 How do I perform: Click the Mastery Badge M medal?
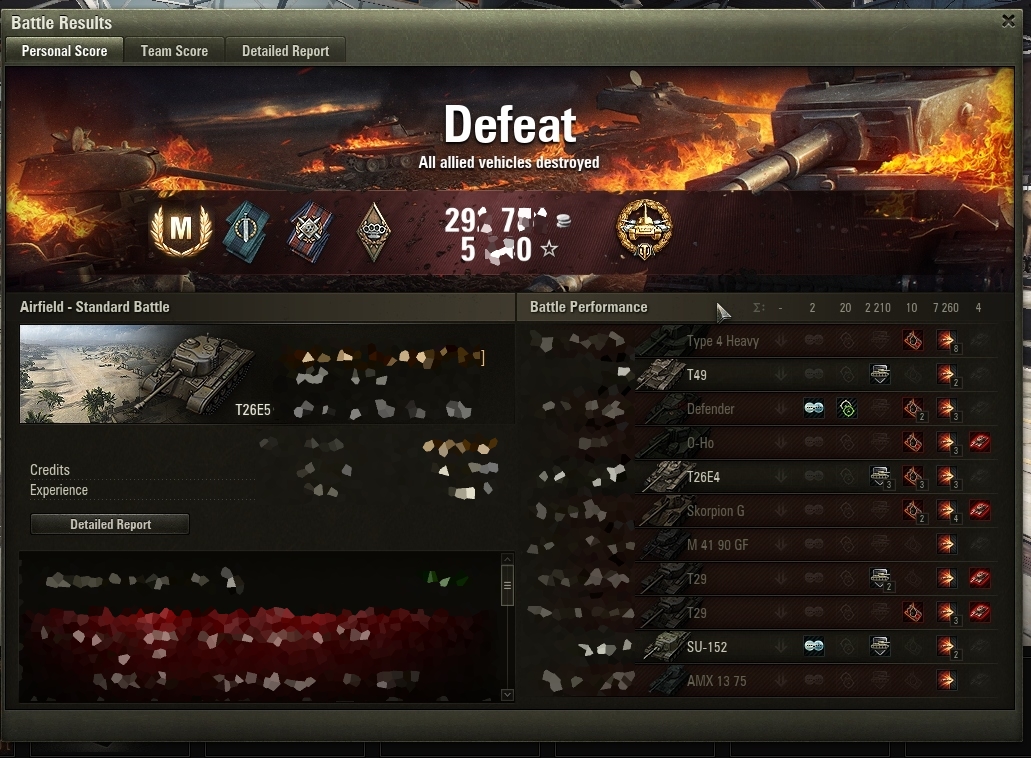coord(180,230)
